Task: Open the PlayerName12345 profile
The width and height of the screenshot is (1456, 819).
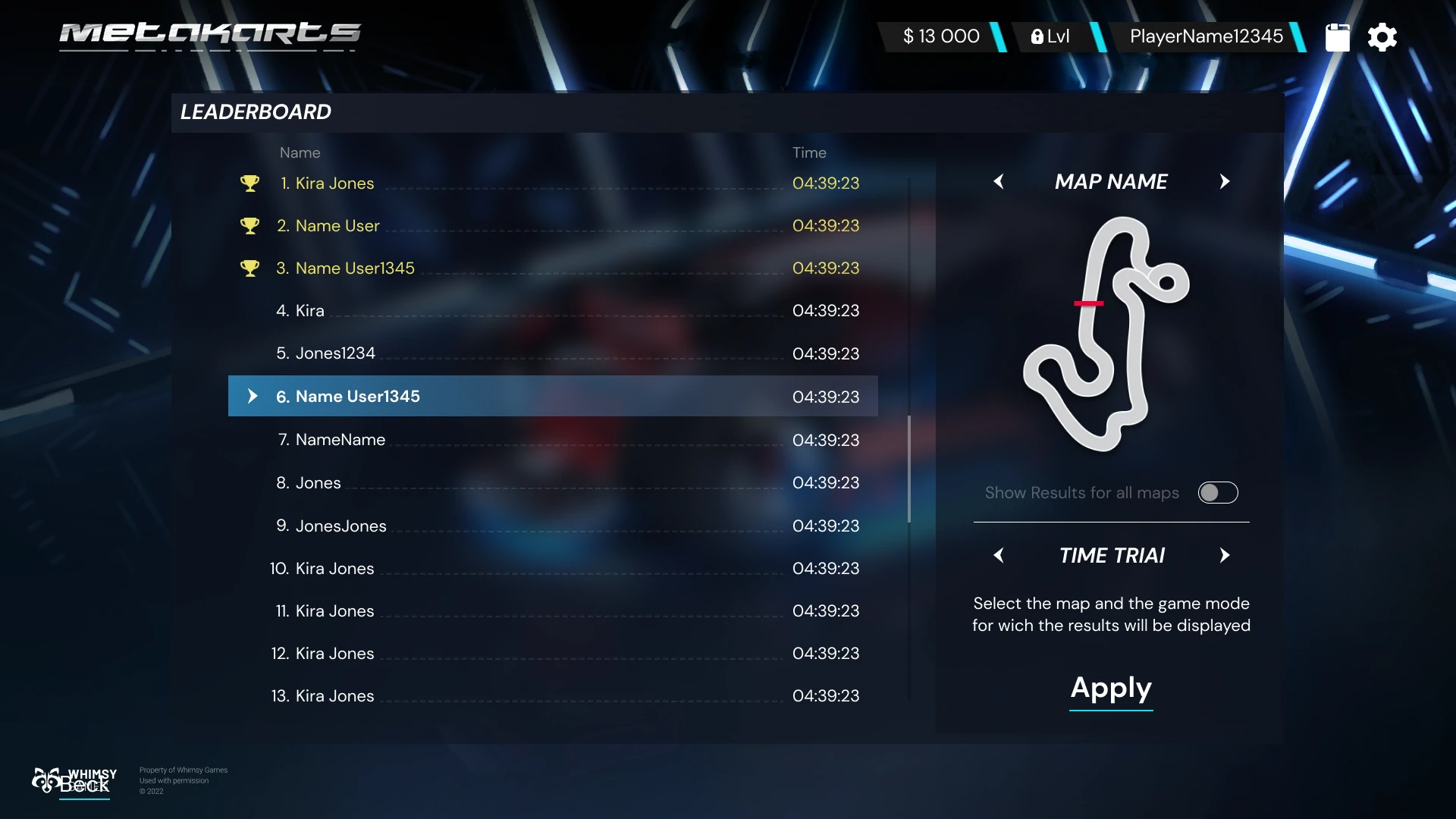Action: pos(1206,36)
